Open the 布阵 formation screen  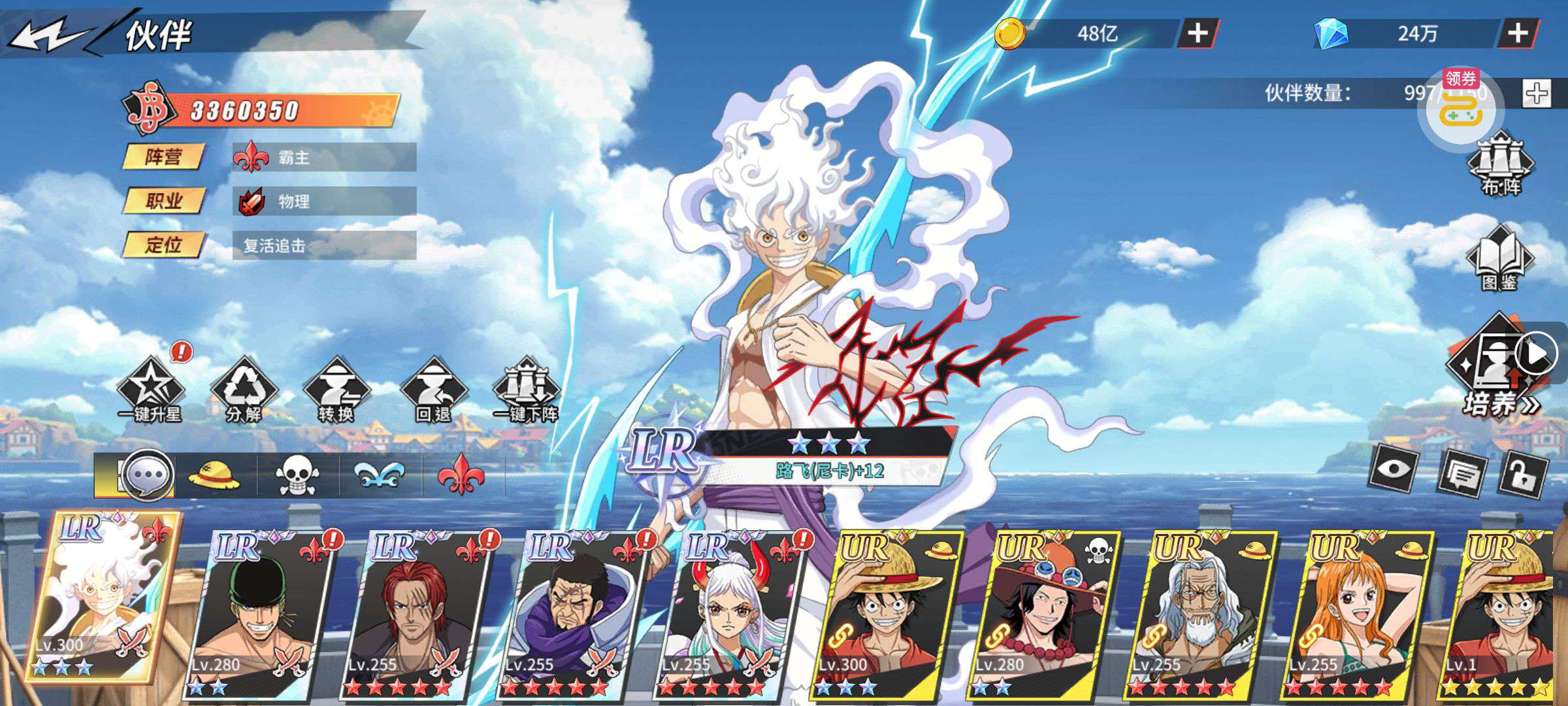click(1501, 163)
